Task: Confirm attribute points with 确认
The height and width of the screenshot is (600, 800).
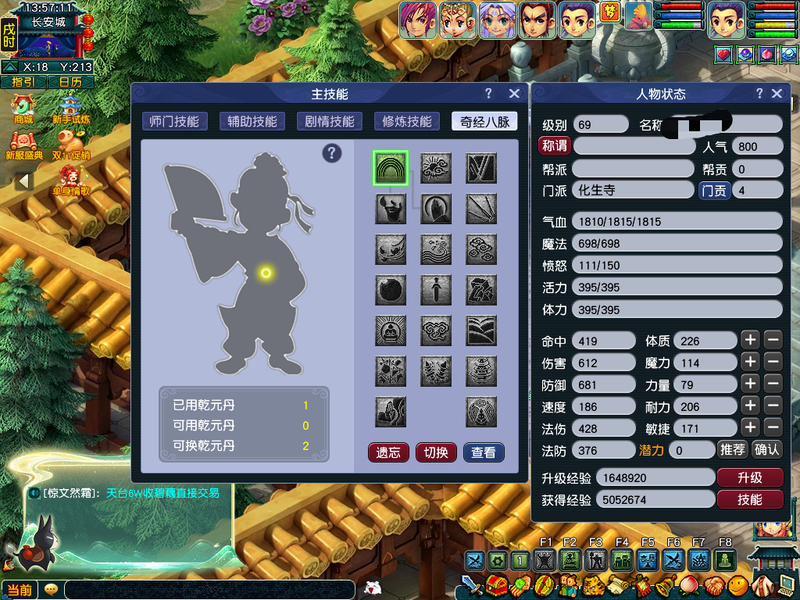Action: [x=766, y=450]
